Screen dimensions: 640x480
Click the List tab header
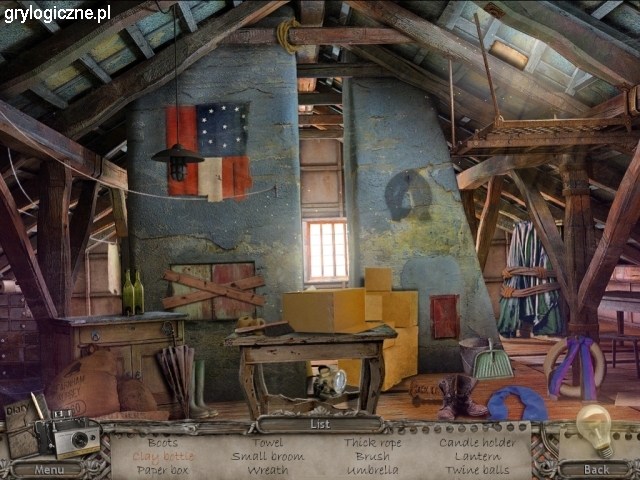(320, 424)
